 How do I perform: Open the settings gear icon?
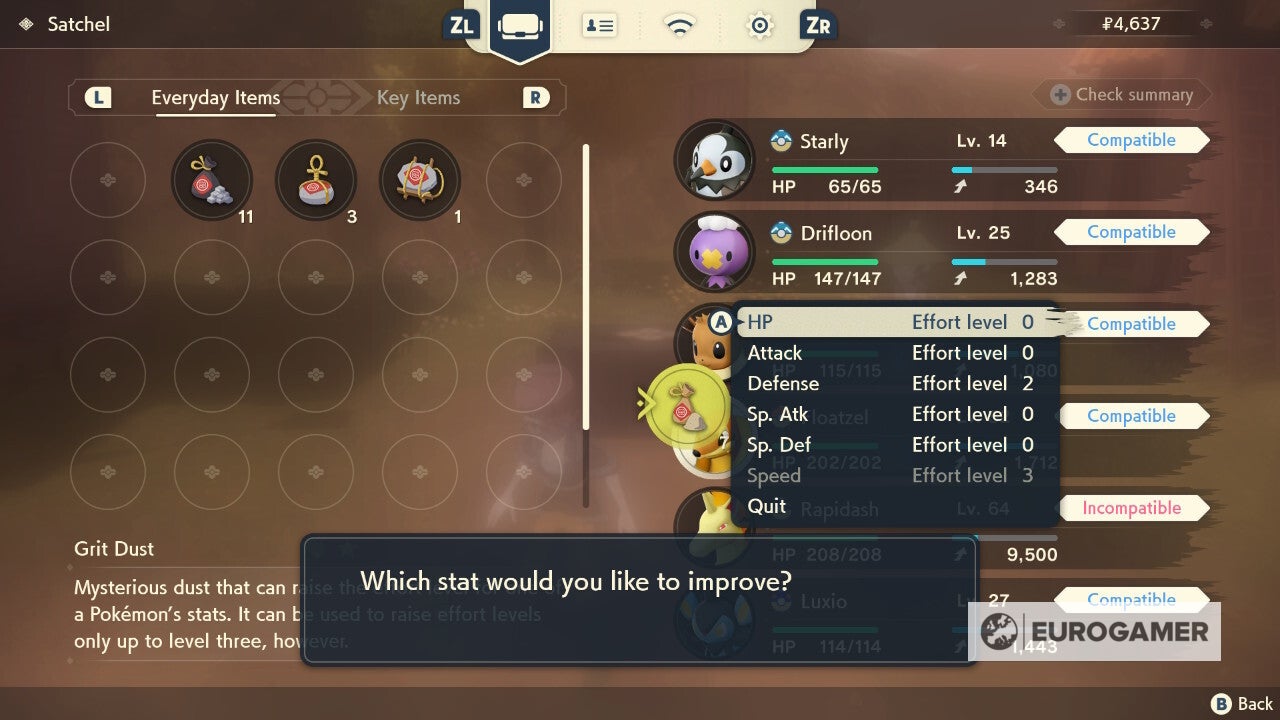(x=759, y=26)
